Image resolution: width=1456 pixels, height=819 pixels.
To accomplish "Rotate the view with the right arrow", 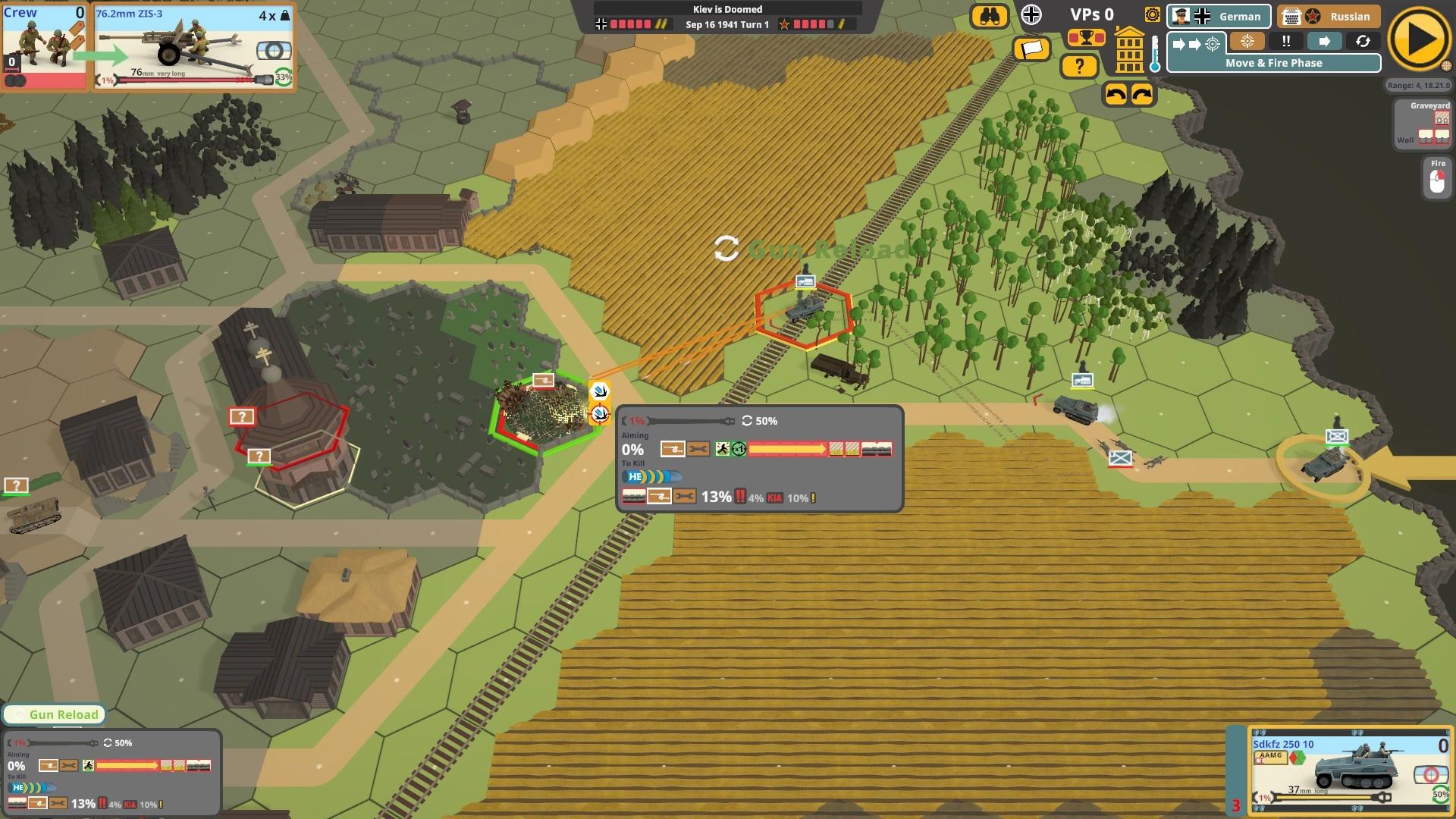I will point(1142,95).
